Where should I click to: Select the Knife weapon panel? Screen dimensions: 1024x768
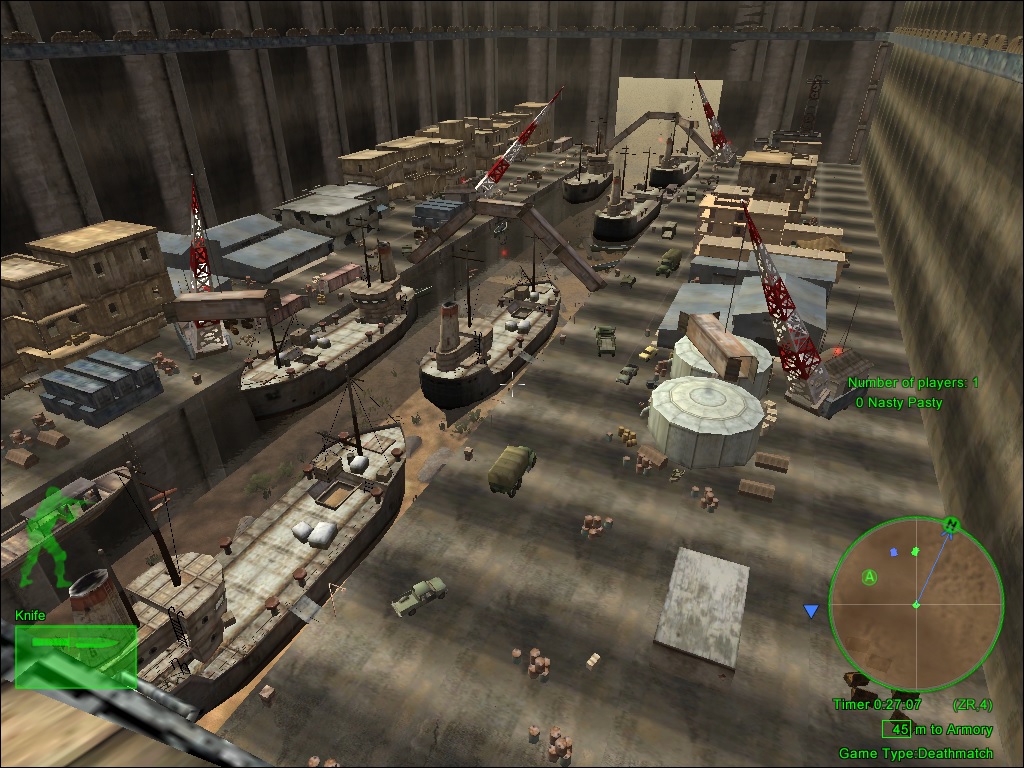click(x=76, y=655)
